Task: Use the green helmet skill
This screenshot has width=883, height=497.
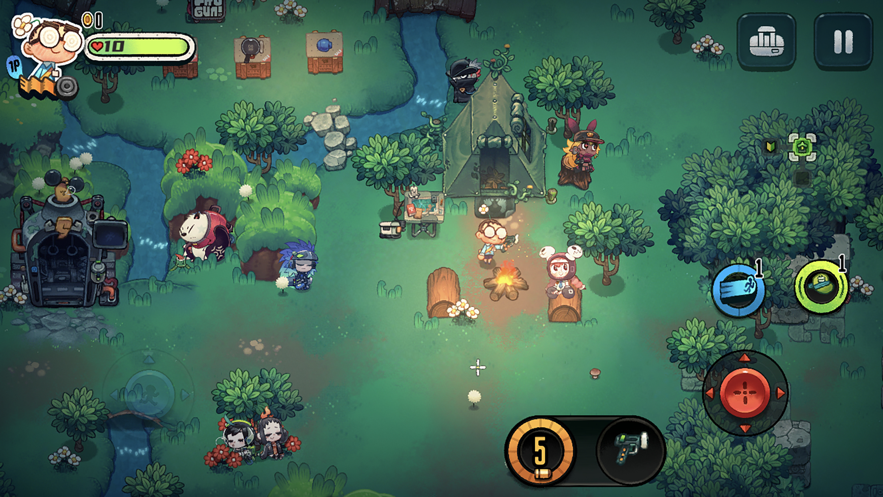Action: pyautogui.click(x=821, y=287)
